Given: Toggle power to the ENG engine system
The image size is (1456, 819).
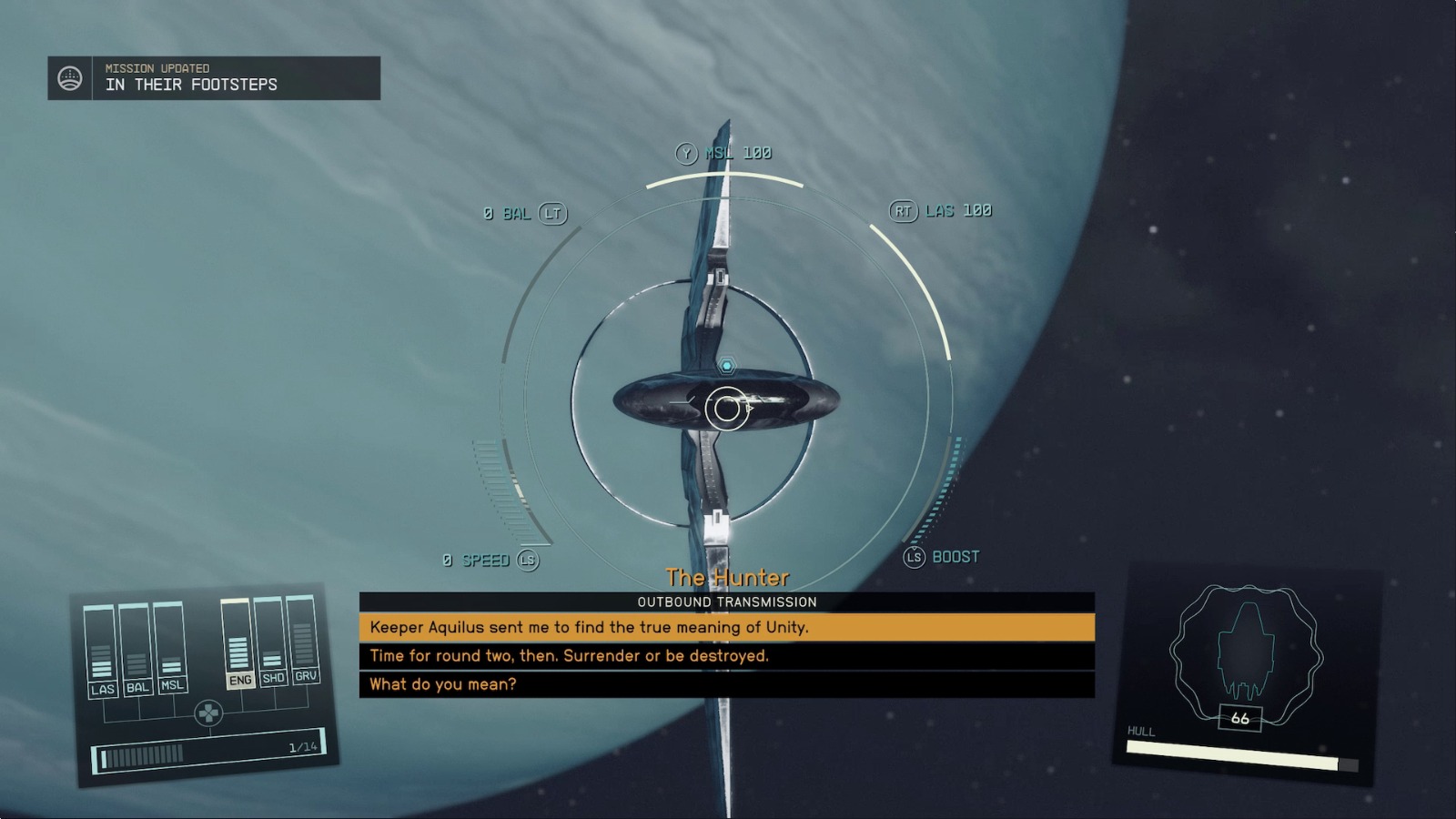Looking at the screenshot, I should click(238, 678).
